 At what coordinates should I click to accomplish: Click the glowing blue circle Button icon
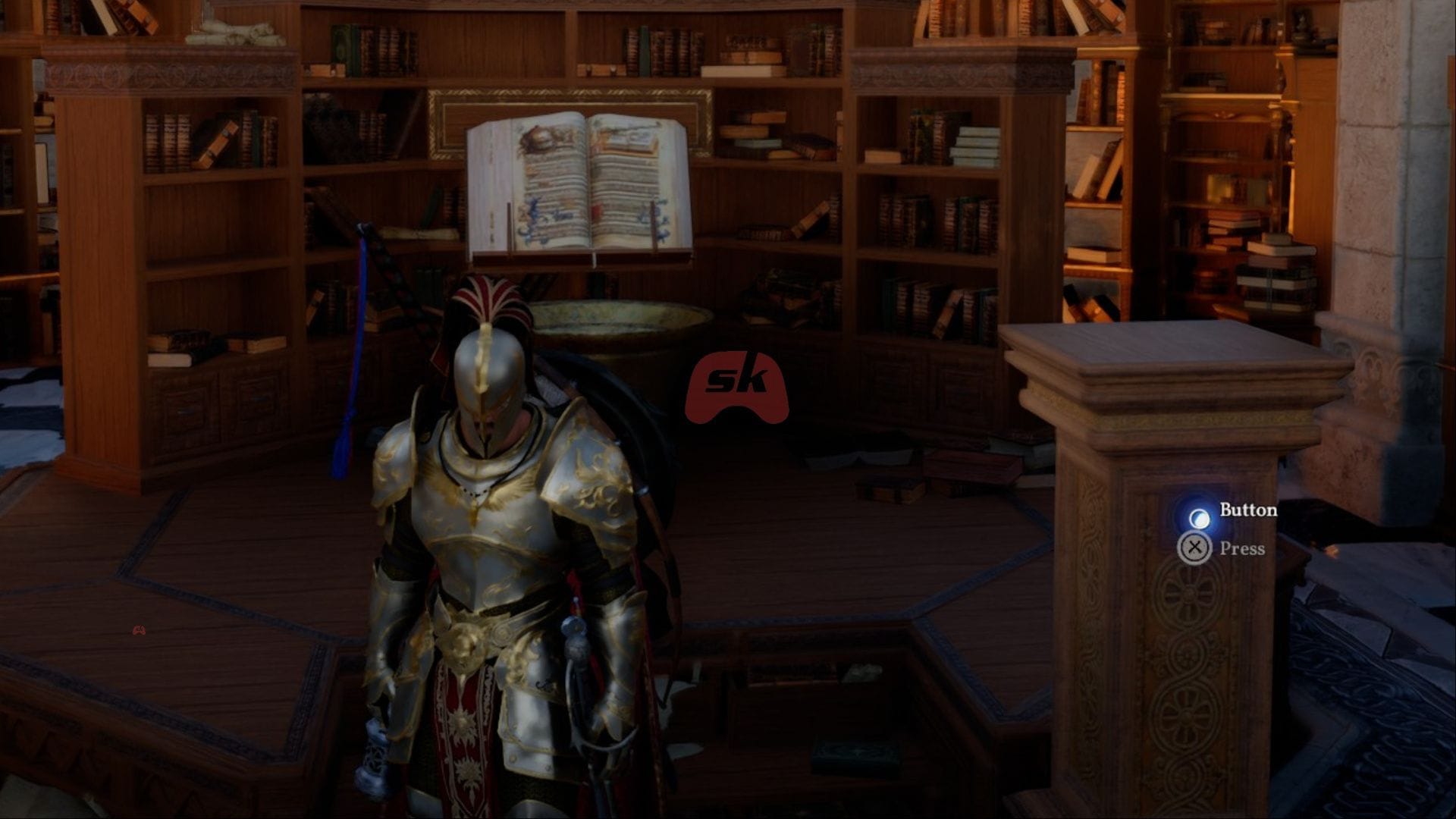[1200, 517]
